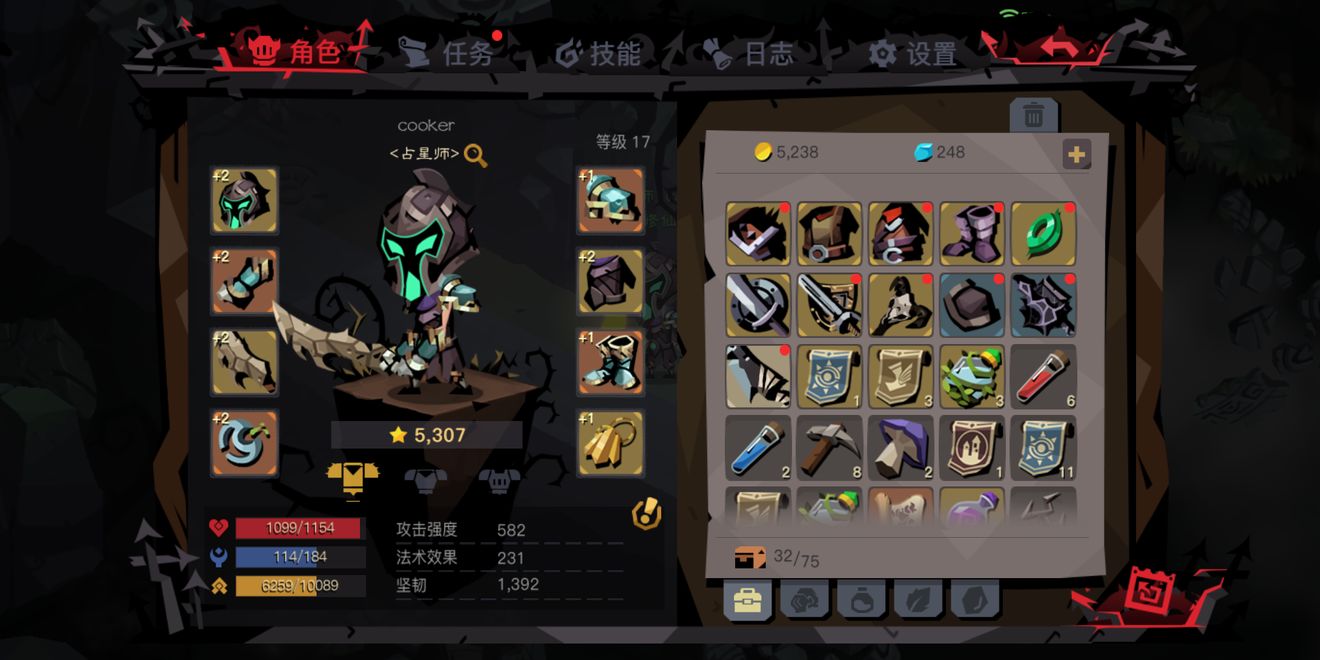This screenshot has width=1320, height=660.
Task: Select the equipped blue ring slot
Action: pyautogui.click(x=244, y=443)
